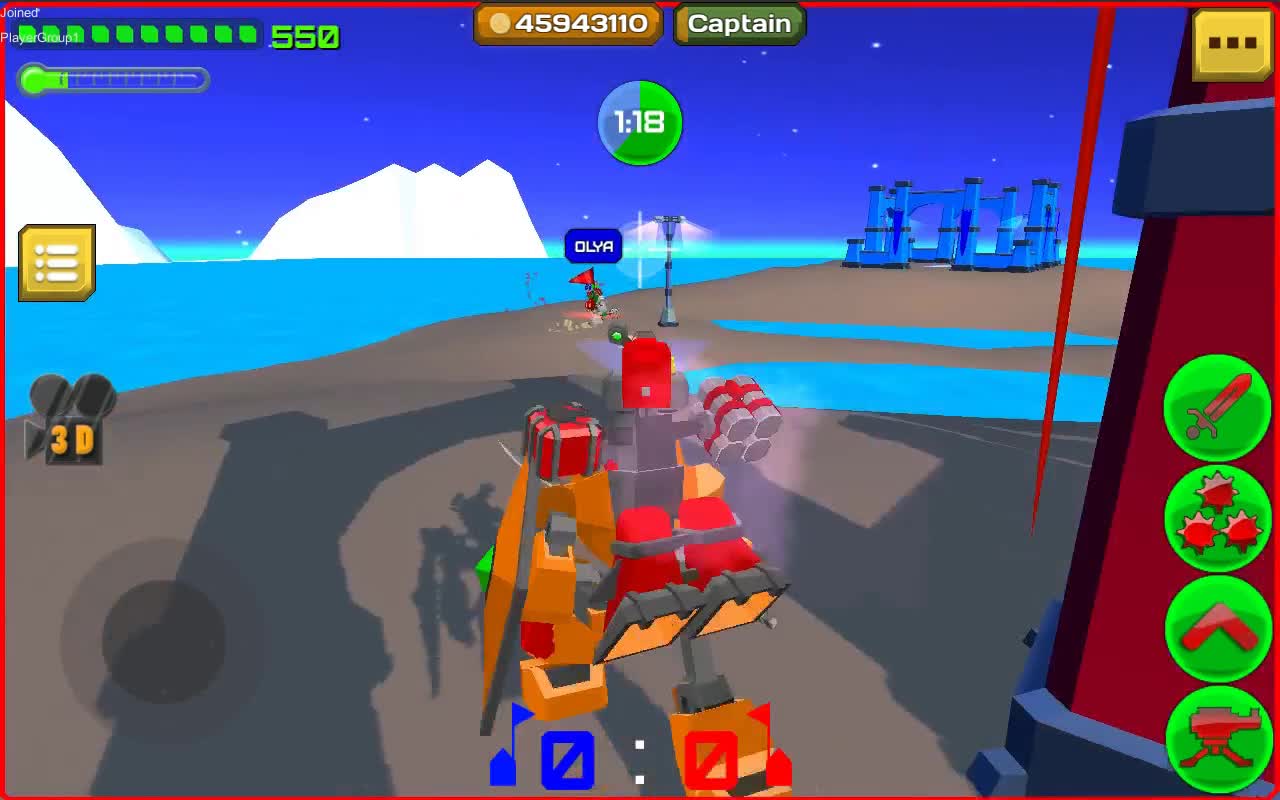Tap the green thermometer gauge
The height and width of the screenshot is (800, 1280).
110,80
